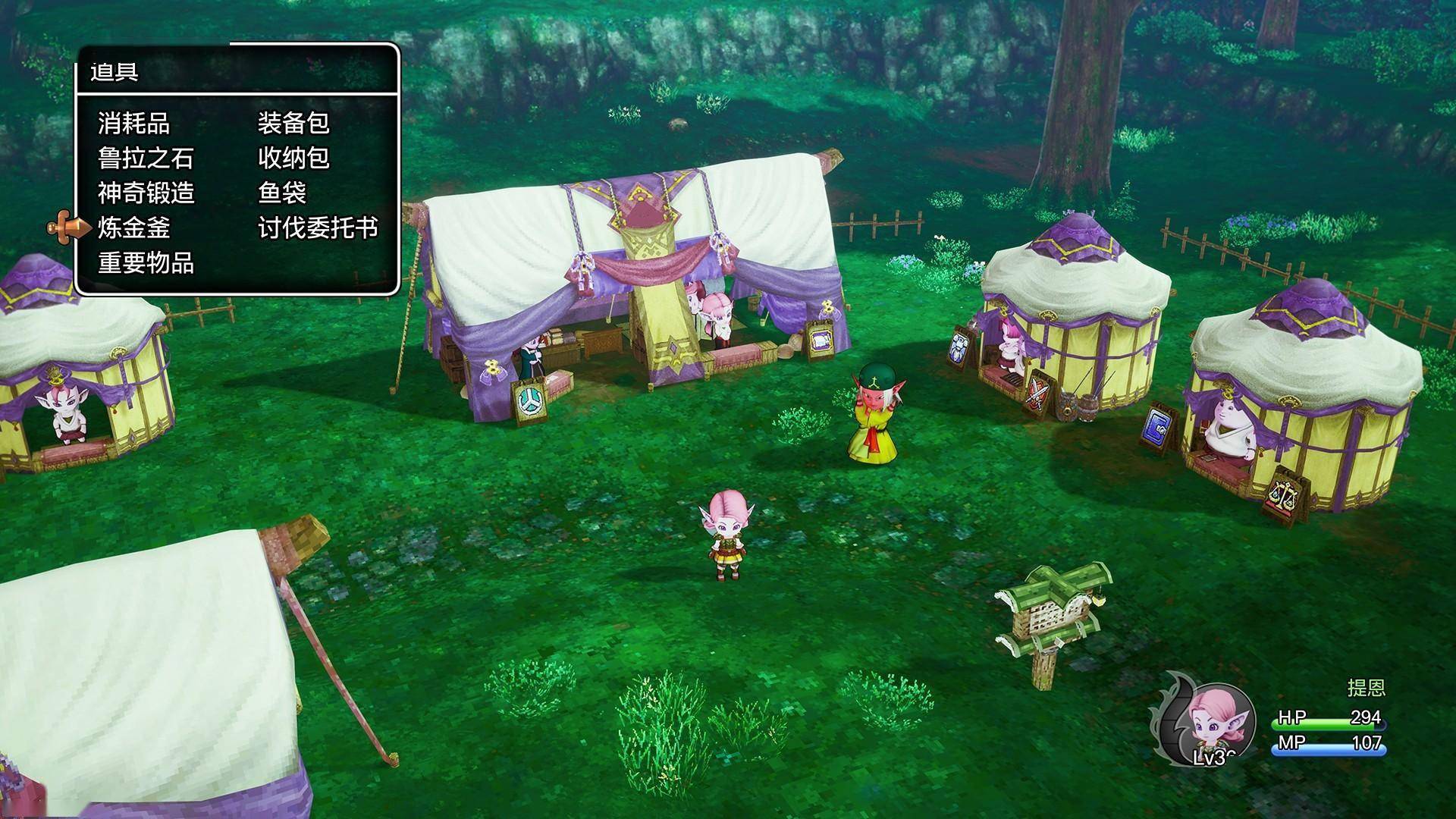The image size is (1456, 819).
Task: Choose 神奇锻造 from the item menu
Action: coord(146,193)
